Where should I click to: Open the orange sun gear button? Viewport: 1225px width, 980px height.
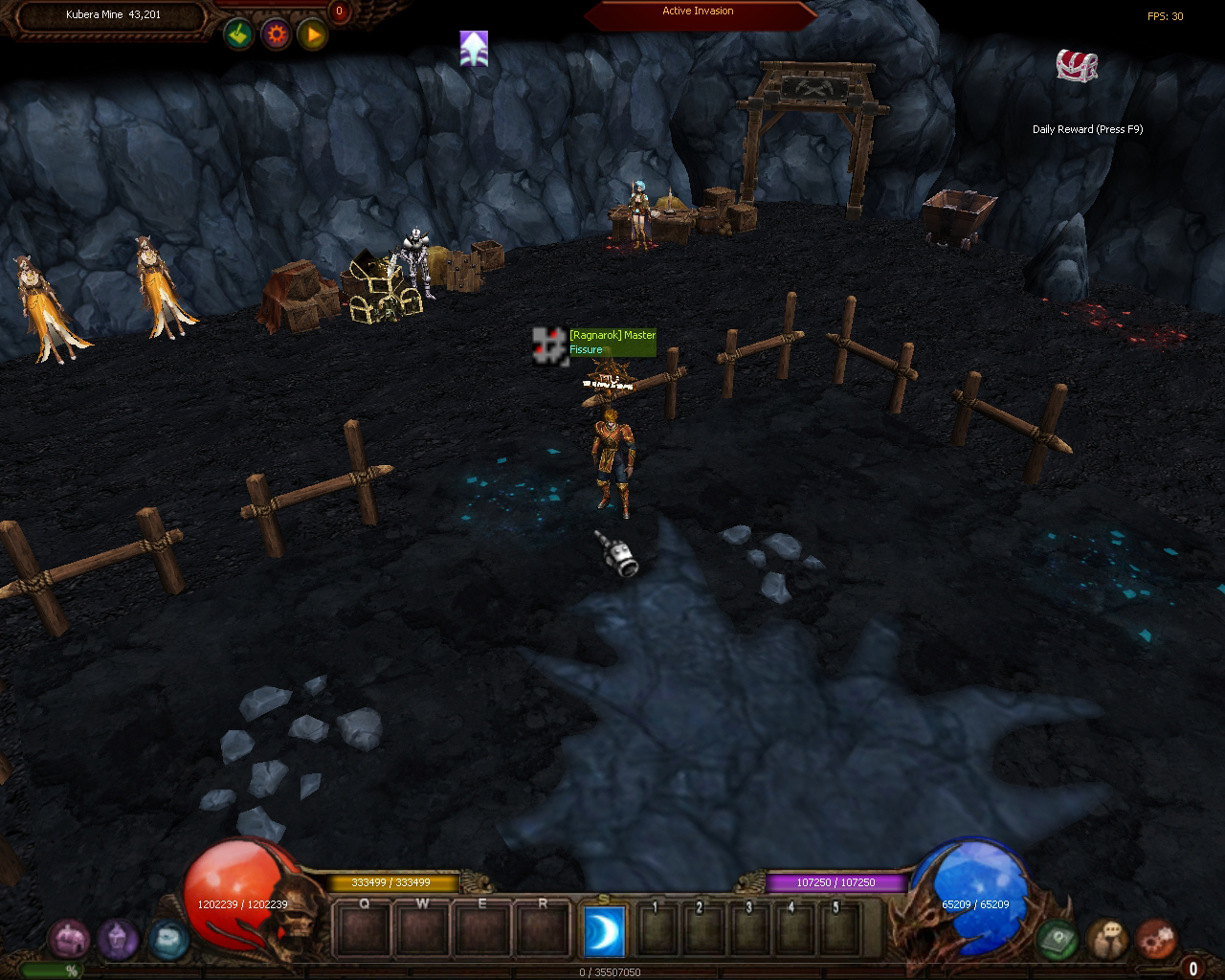pyautogui.click(x=277, y=35)
